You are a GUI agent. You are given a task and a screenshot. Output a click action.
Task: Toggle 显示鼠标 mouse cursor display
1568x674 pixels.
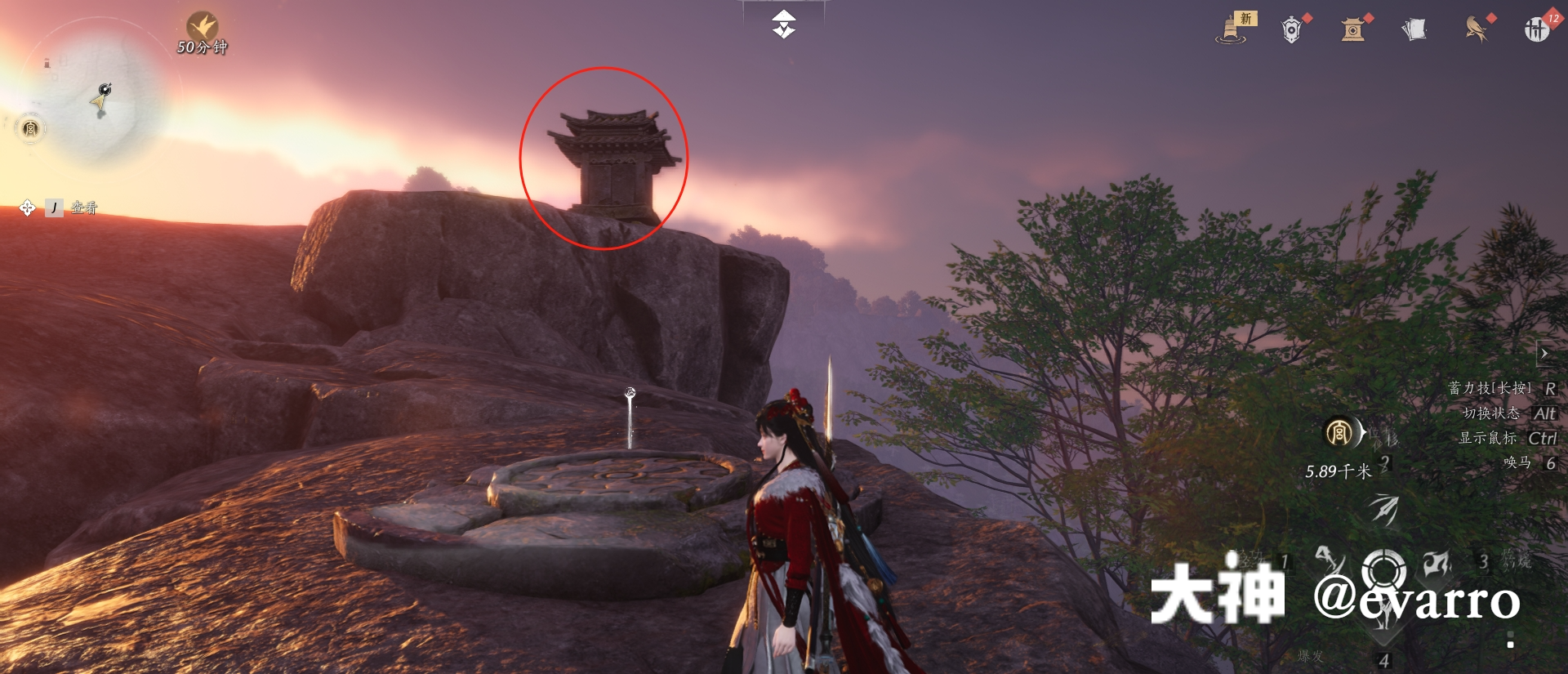(x=1509, y=437)
